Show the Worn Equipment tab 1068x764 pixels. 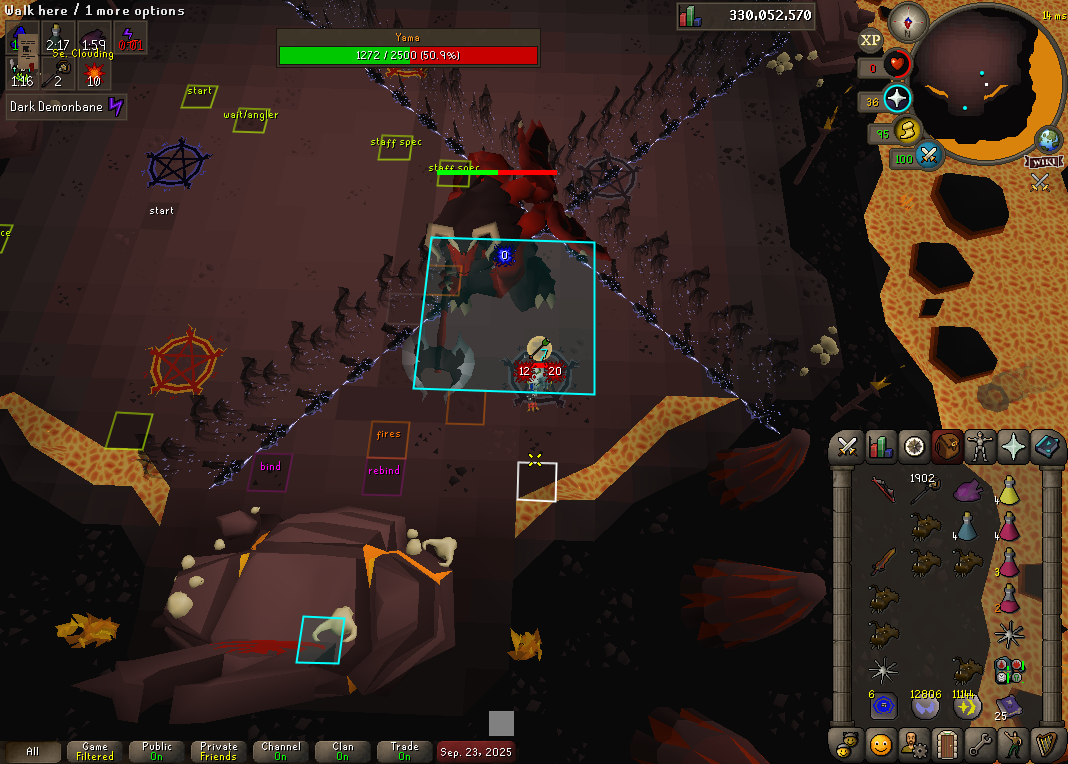(x=980, y=447)
